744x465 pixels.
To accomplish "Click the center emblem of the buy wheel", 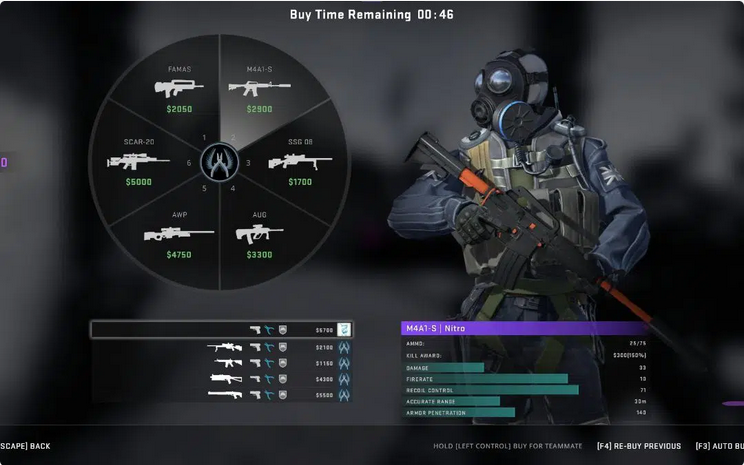I will pyautogui.click(x=217, y=161).
